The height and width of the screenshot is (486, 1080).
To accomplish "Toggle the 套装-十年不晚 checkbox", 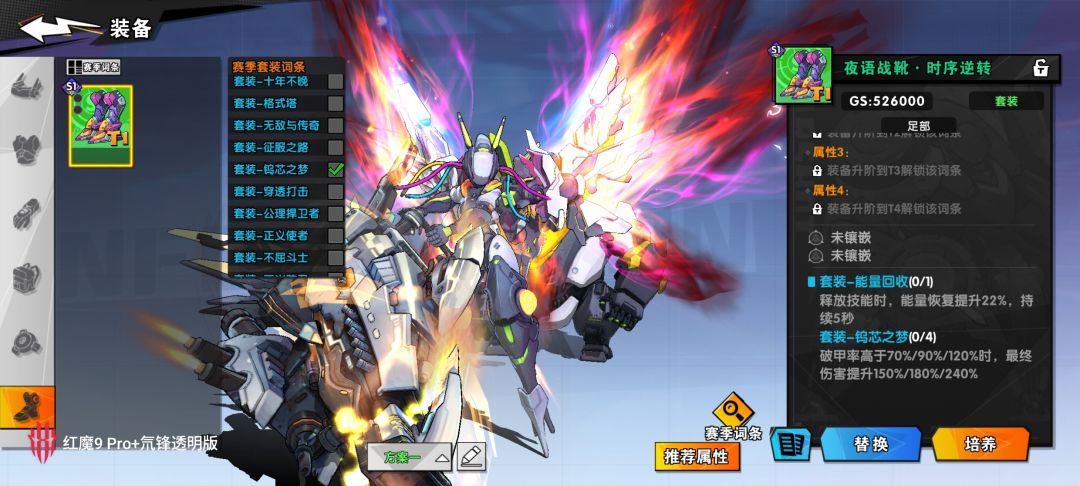I will [x=336, y=81].
